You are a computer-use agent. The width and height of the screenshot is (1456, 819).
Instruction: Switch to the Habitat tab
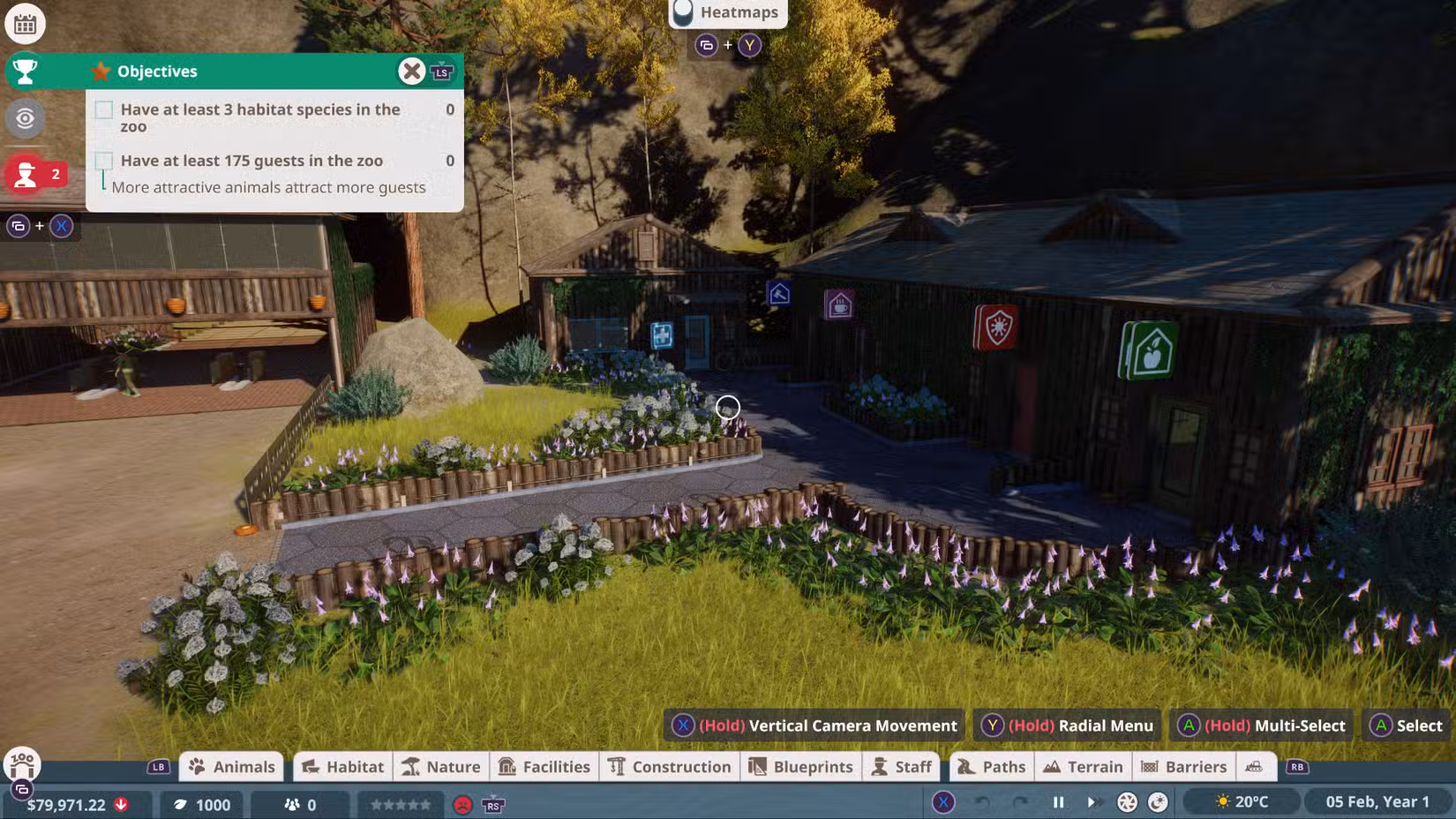pyautogui.click(x=342, y=766)
